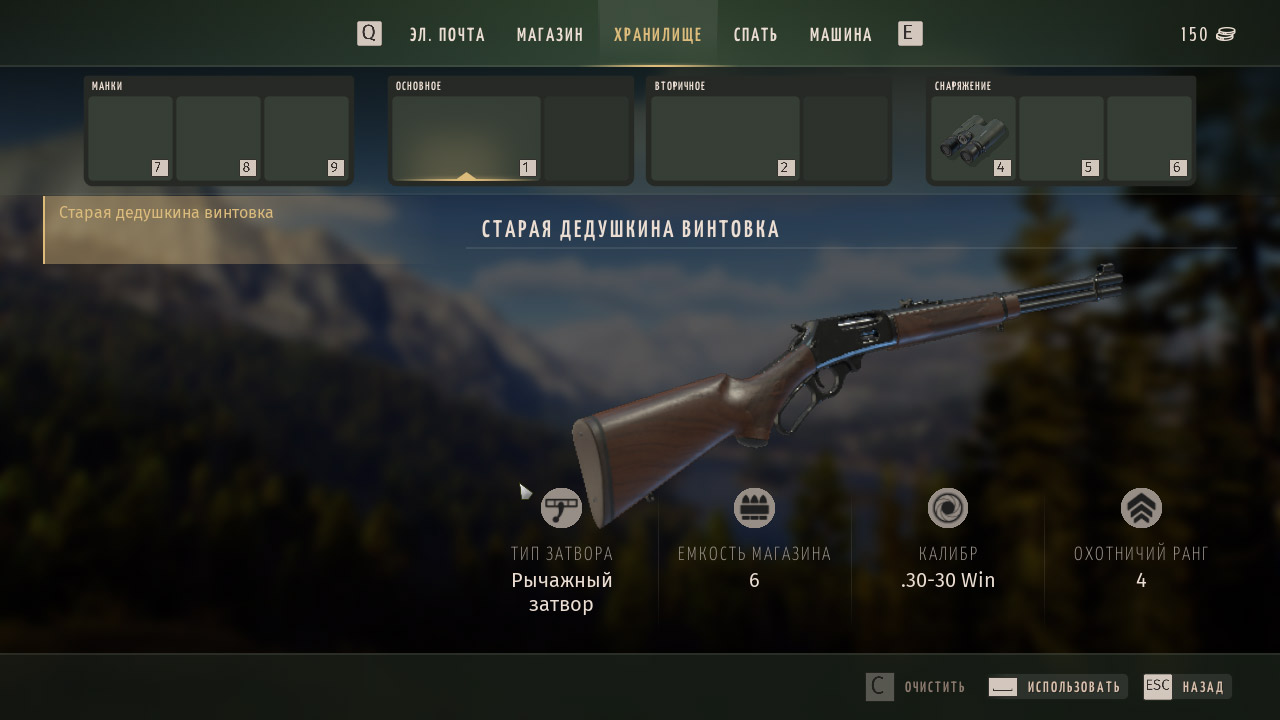This screenshot has width=1280, height=720.
Task: Select Старая дедушкина винтовка in the list
Action: click(x=166, y=213)
